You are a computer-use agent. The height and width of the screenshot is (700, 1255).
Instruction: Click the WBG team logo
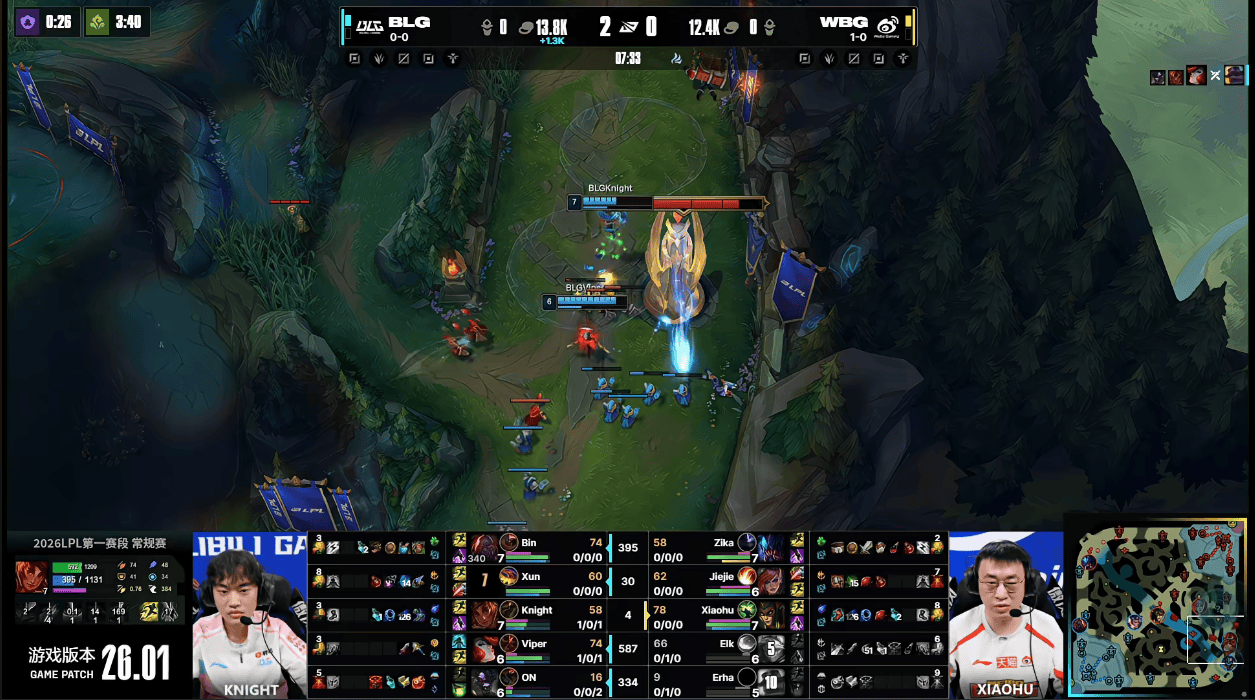[886, 24]
